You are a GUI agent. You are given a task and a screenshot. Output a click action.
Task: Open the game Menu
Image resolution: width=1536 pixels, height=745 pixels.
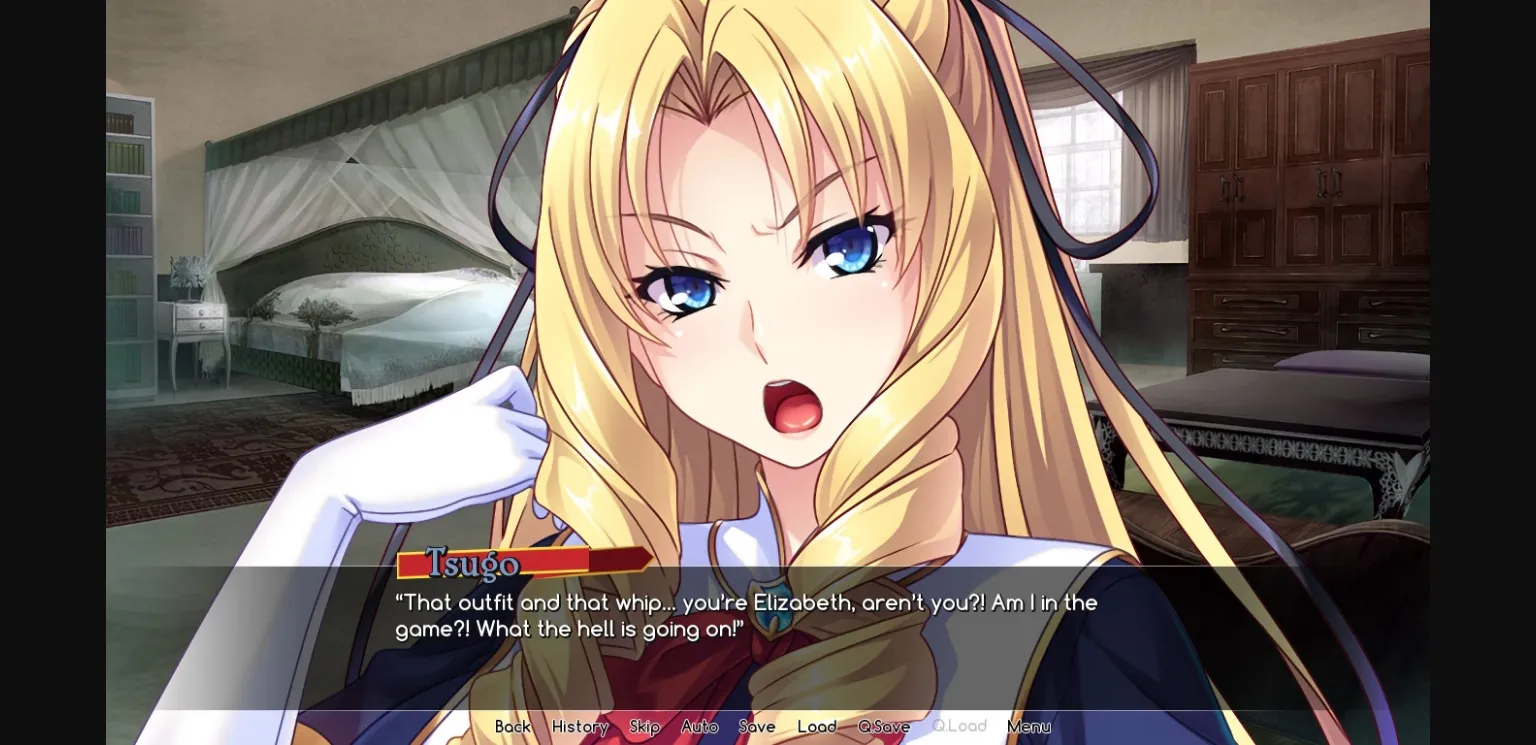pyautogui.click(x=1029, y=727)
